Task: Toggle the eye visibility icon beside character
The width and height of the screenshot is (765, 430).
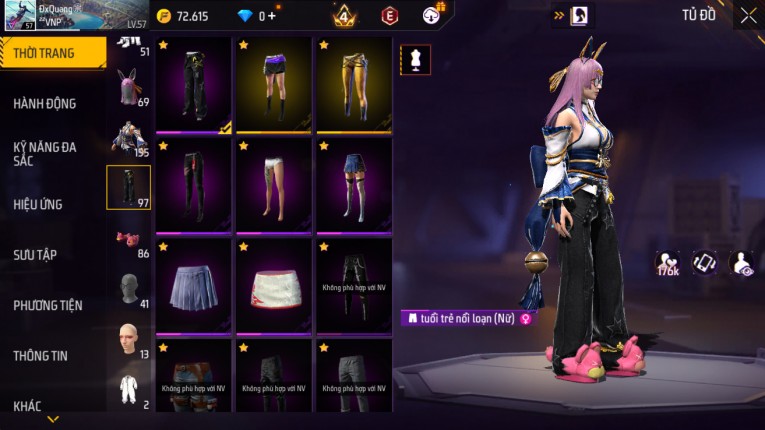Action: pos(742,263)
